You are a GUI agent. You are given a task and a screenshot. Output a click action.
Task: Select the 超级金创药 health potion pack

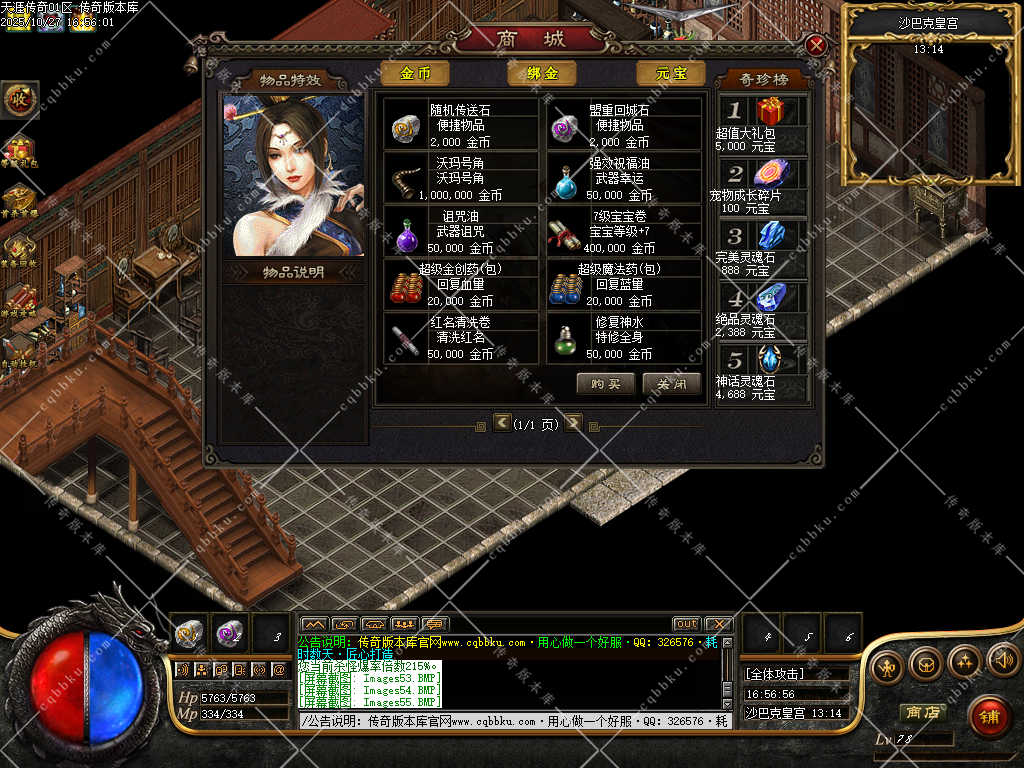[x=460, y=285]
